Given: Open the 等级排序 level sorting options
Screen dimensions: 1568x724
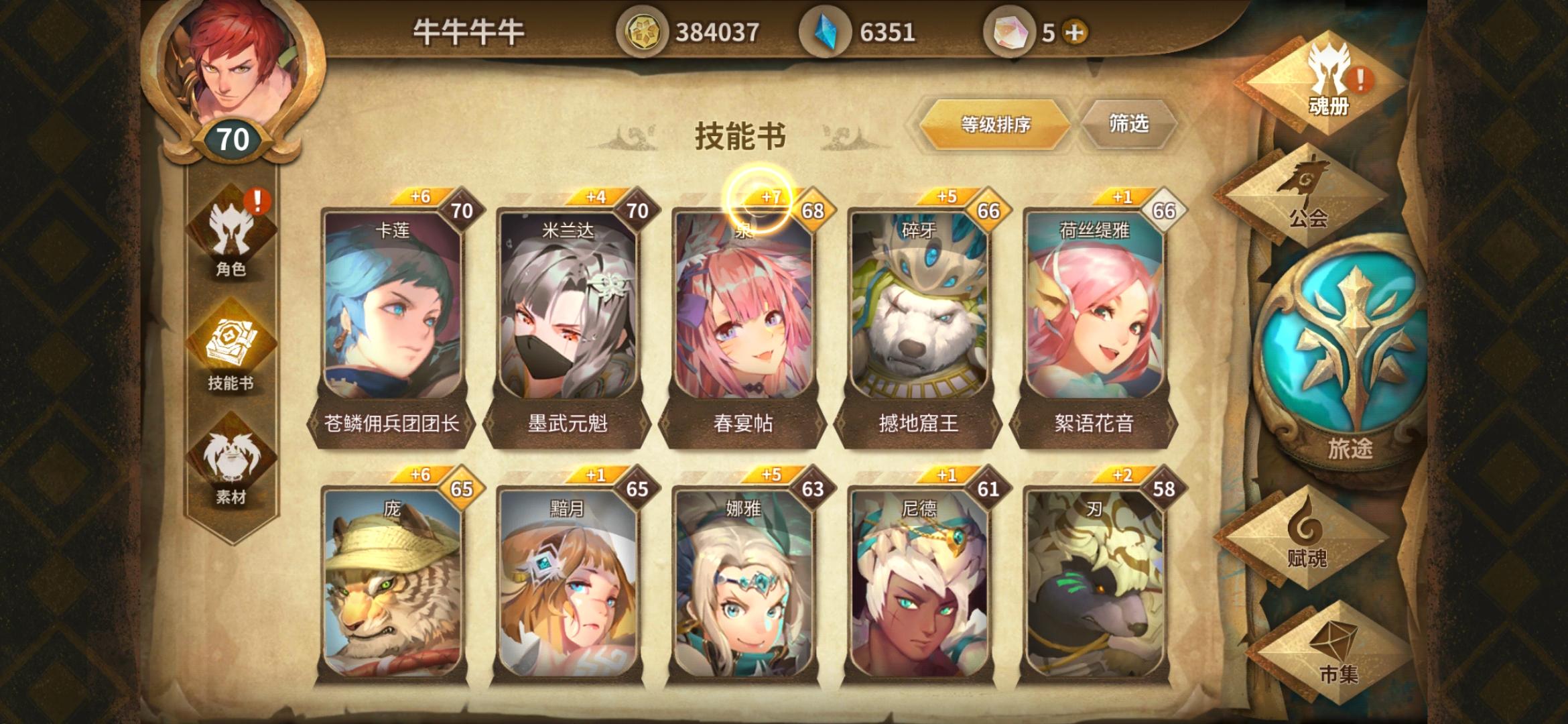Looking at the screenshot, I should 994,124.
